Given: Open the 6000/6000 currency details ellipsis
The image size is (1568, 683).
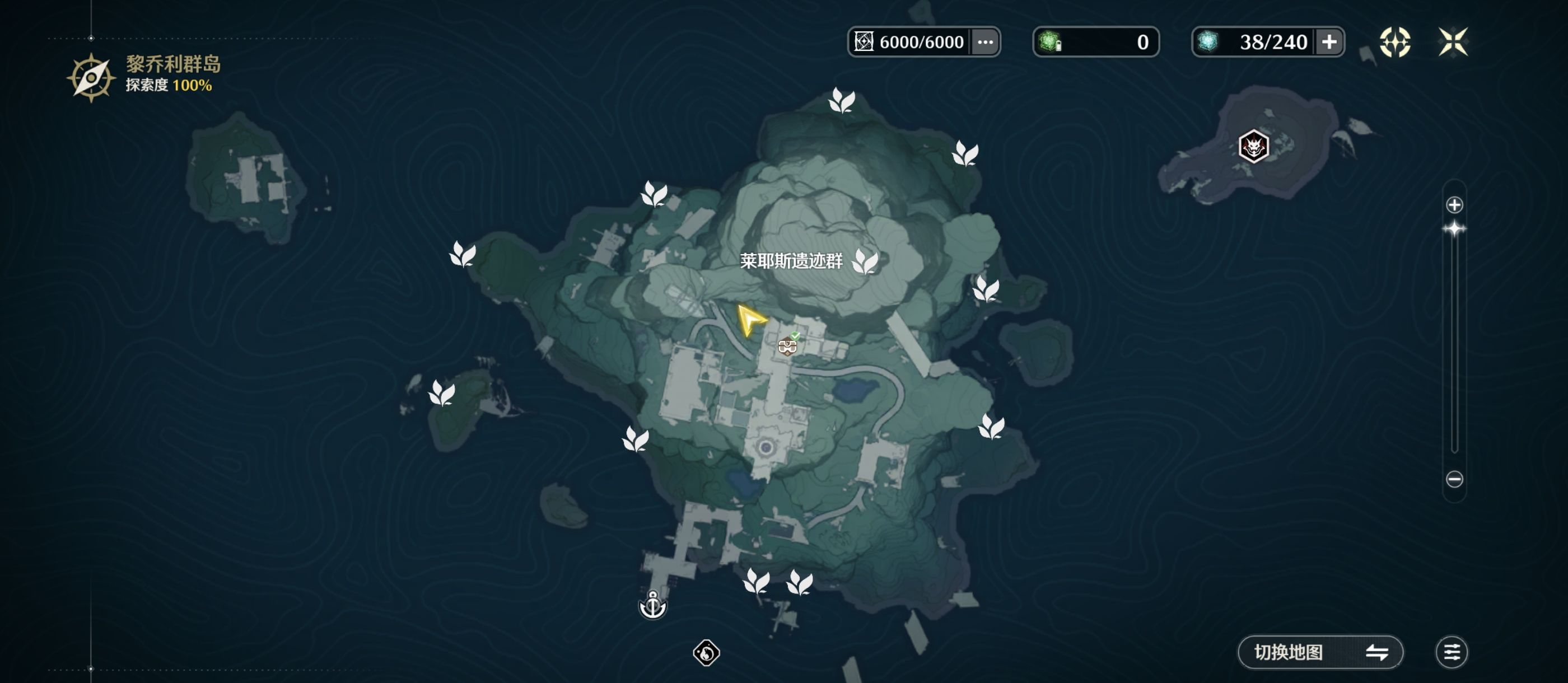Looking at the screenshot, I should point(985,42).
